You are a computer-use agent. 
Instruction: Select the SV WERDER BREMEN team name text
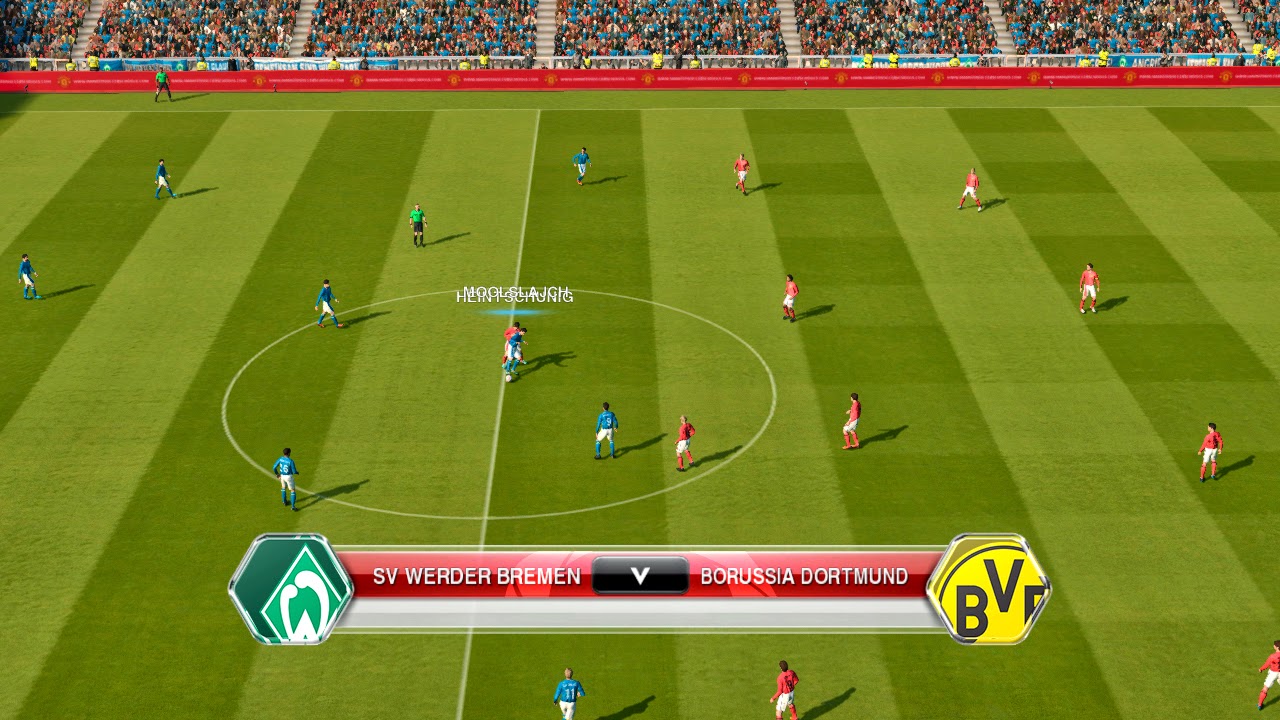[x=475, y=576]
